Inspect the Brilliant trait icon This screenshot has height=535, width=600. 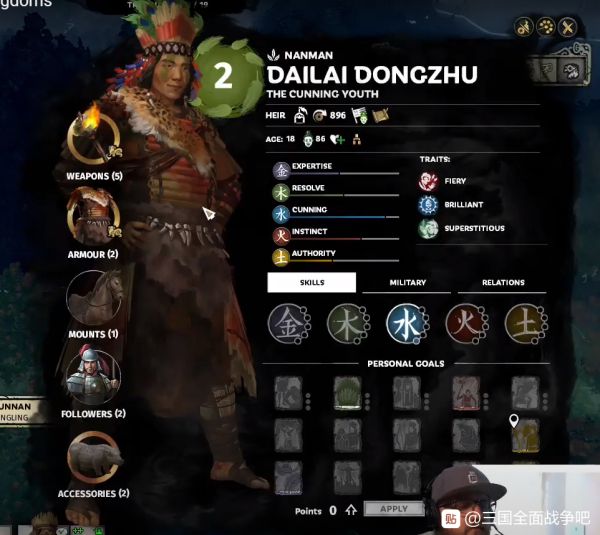(x=428, y=205)
